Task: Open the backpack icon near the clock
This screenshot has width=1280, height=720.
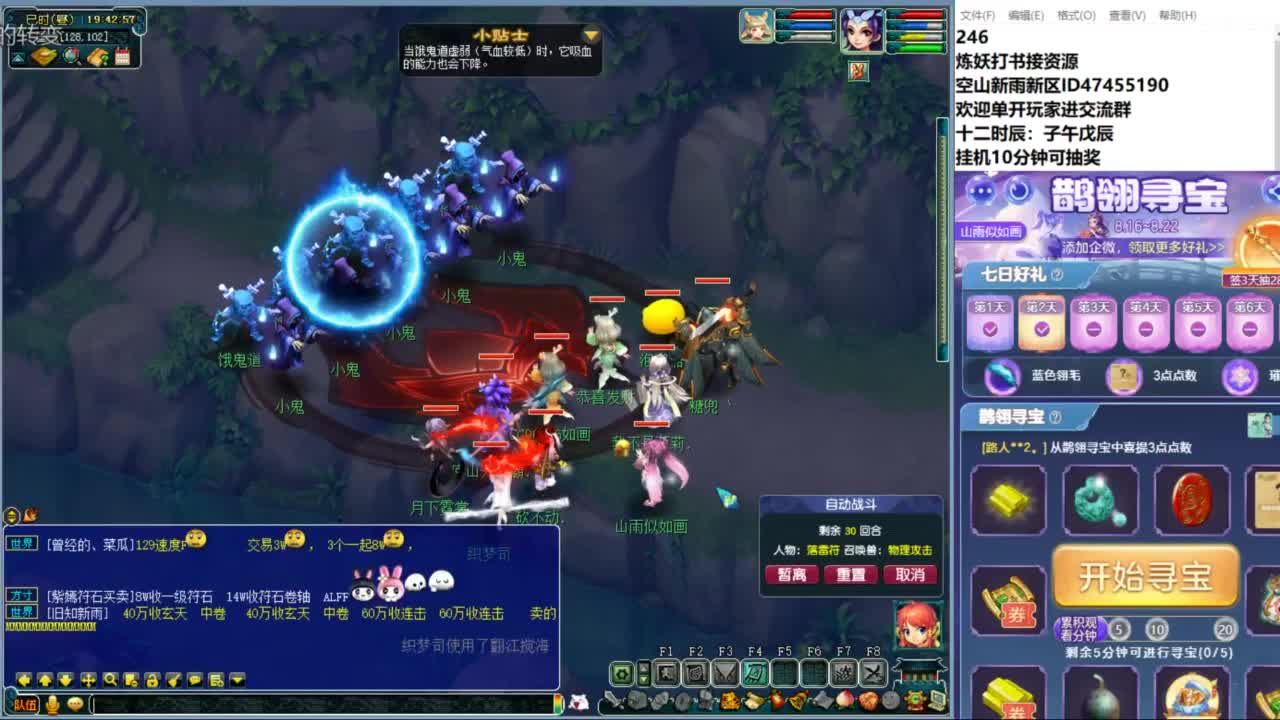Action: coord(43,56)
